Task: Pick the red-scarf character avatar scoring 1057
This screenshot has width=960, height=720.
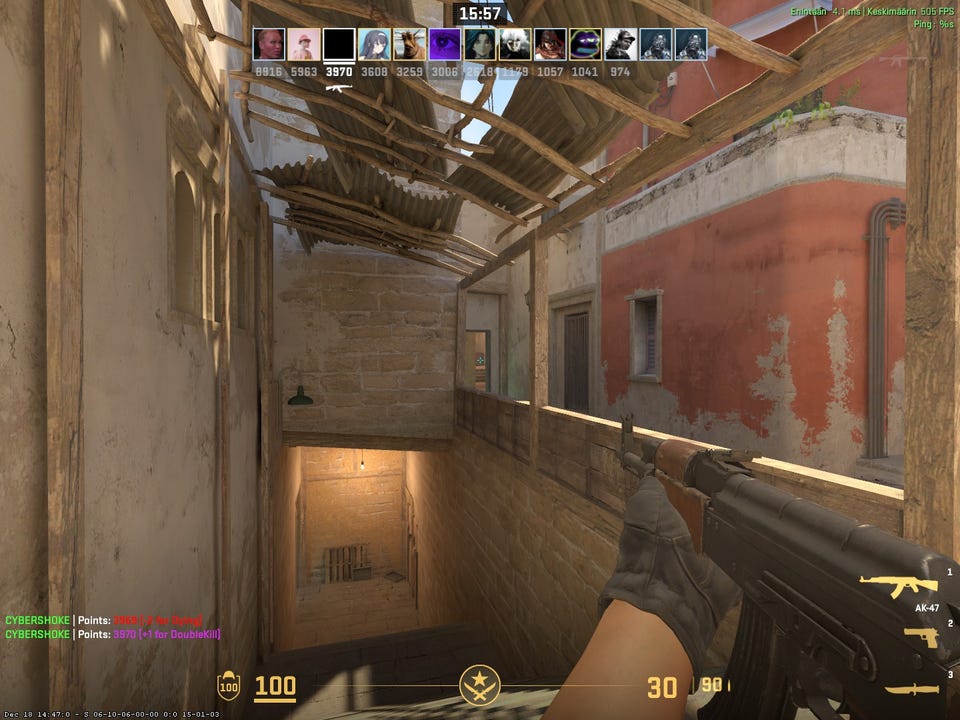Action: click(x=550, y=44)
